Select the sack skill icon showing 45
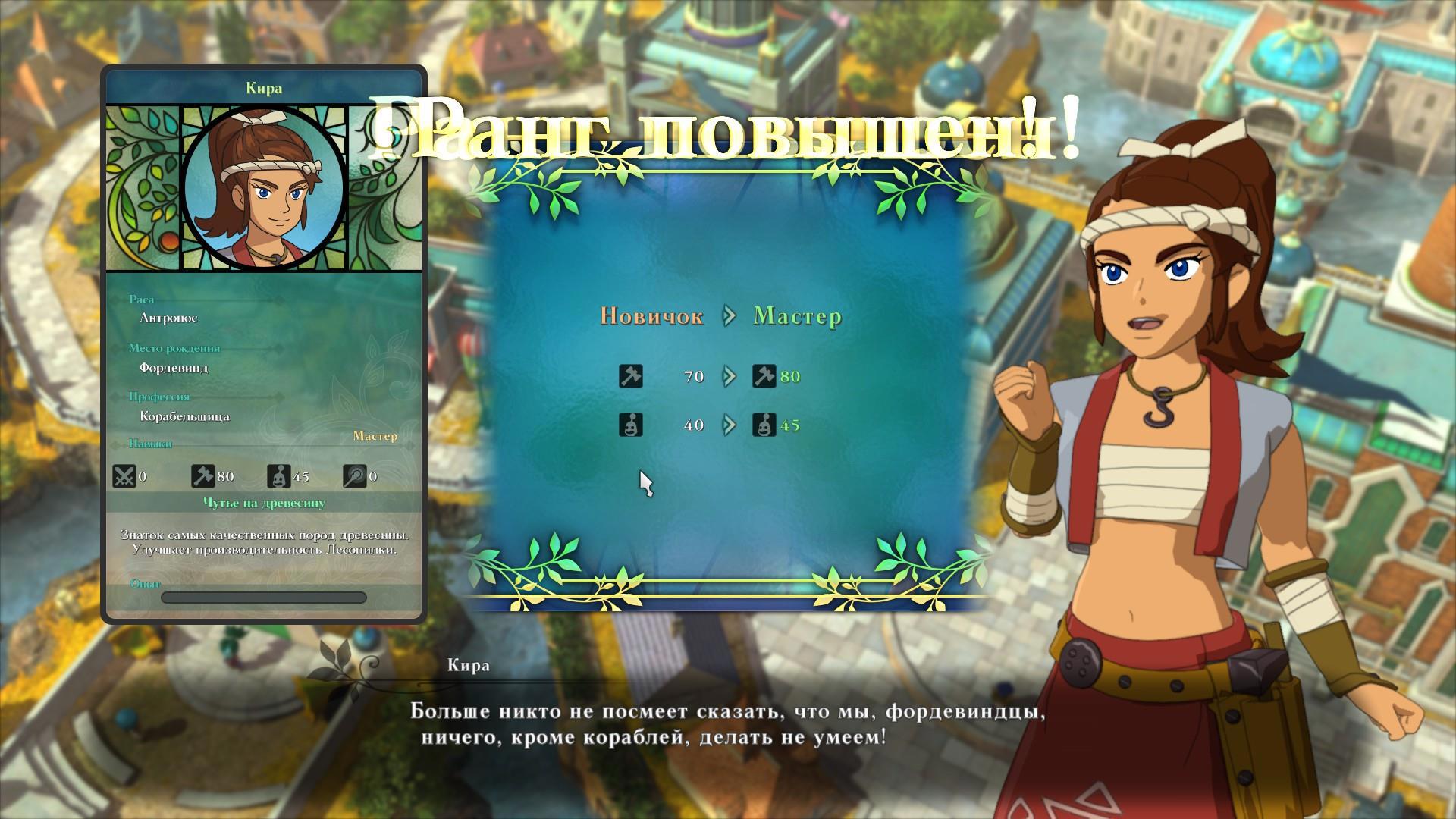This screenshot has width=1456, height=819. [279, 476]
